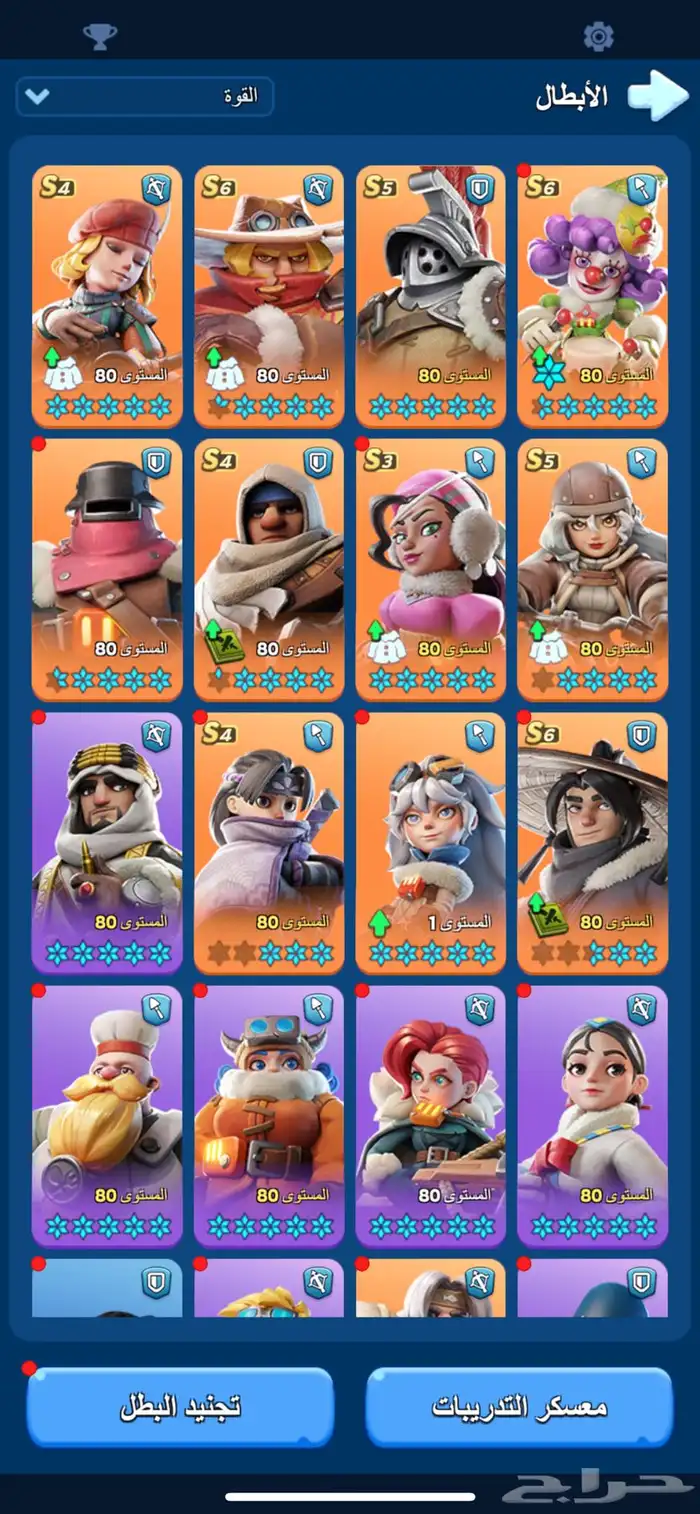
Task: Choose the red-haired hero card
Action: coord(431,1115)
